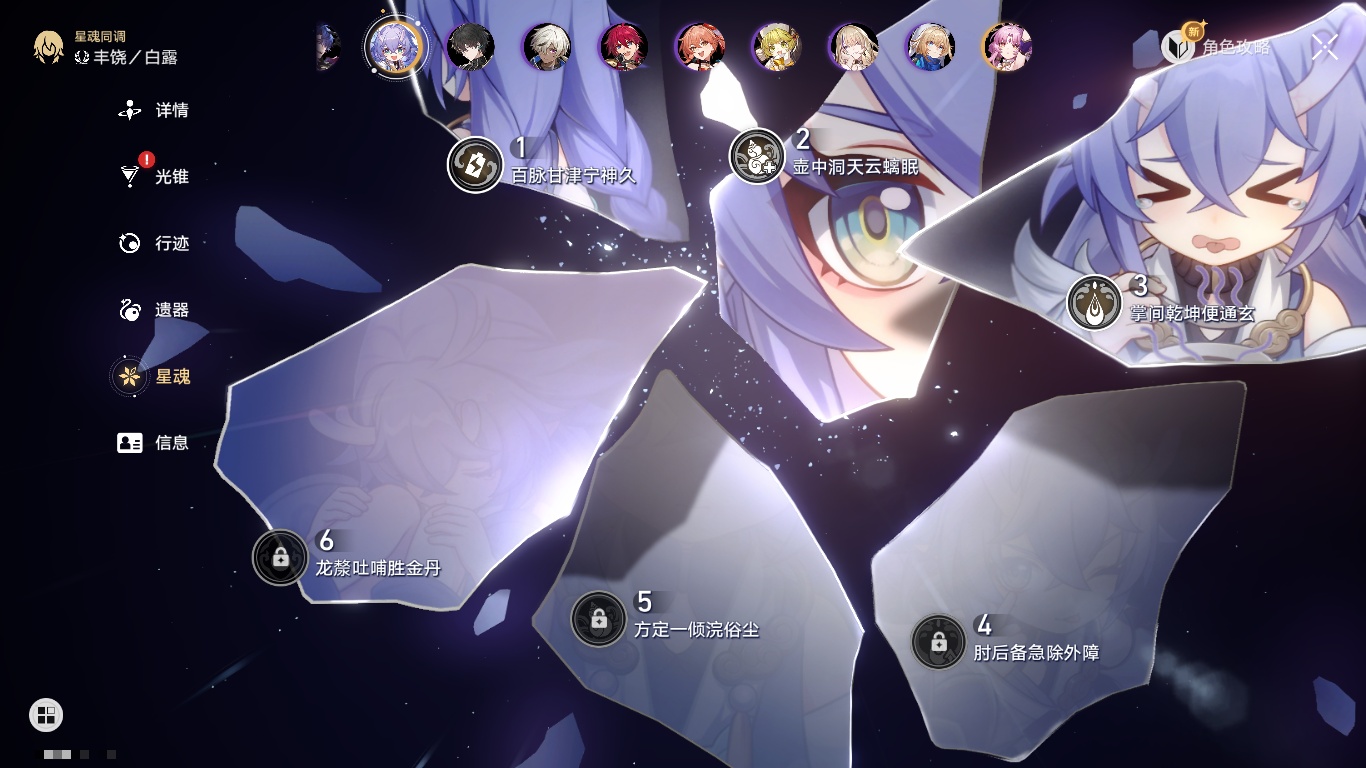Open the 详情 details menu

[x=155, y=110]
